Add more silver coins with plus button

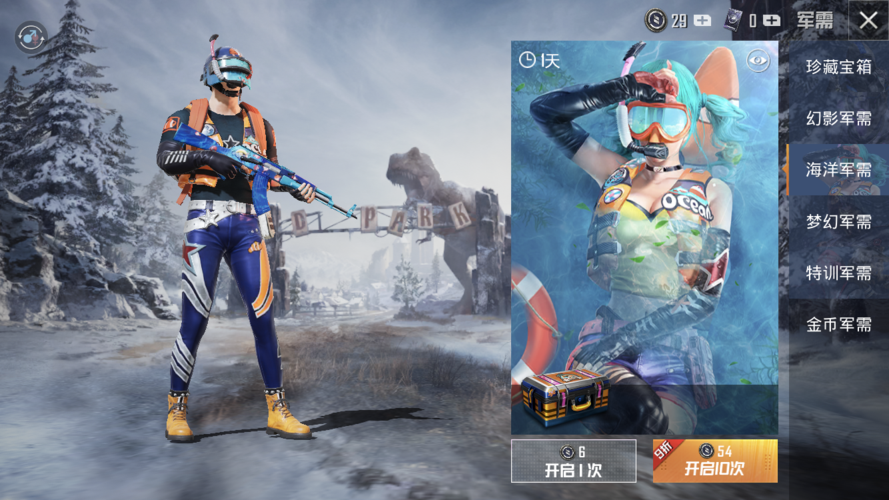(x=703, y=20)
